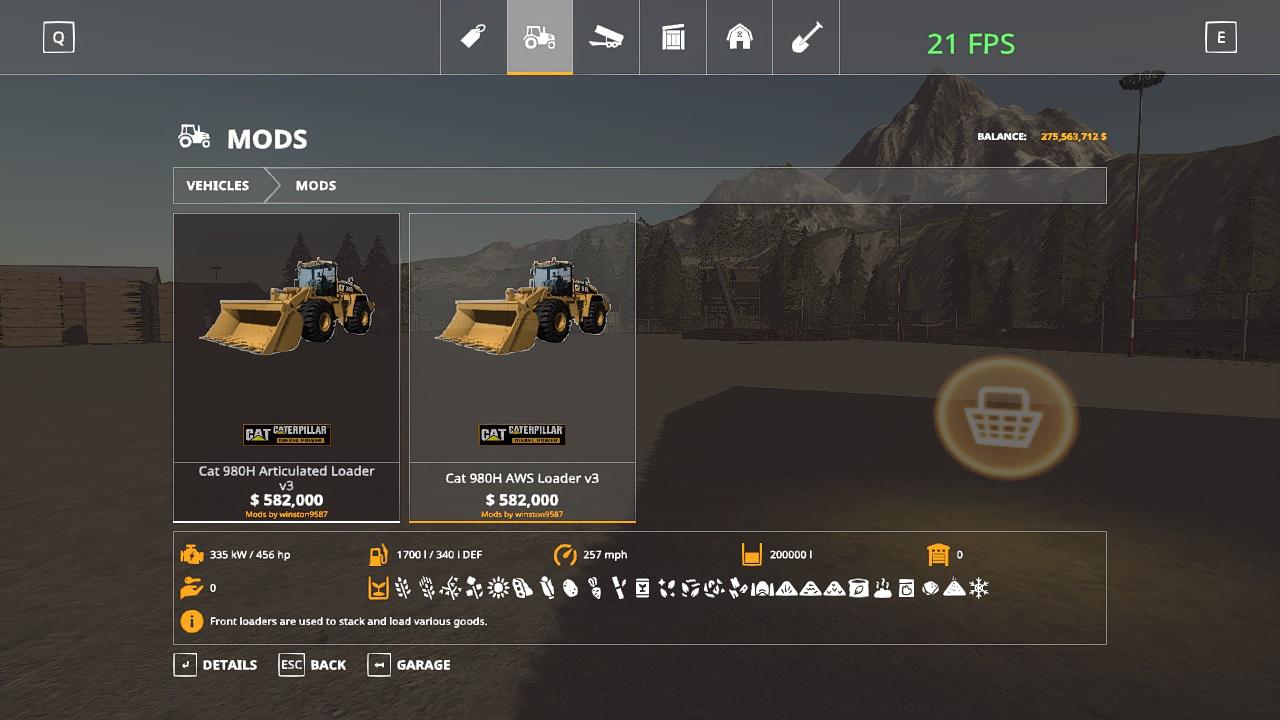Open the barn placeables tab
This screenshot has width=1280, height=720.
(x=739, y=38)
